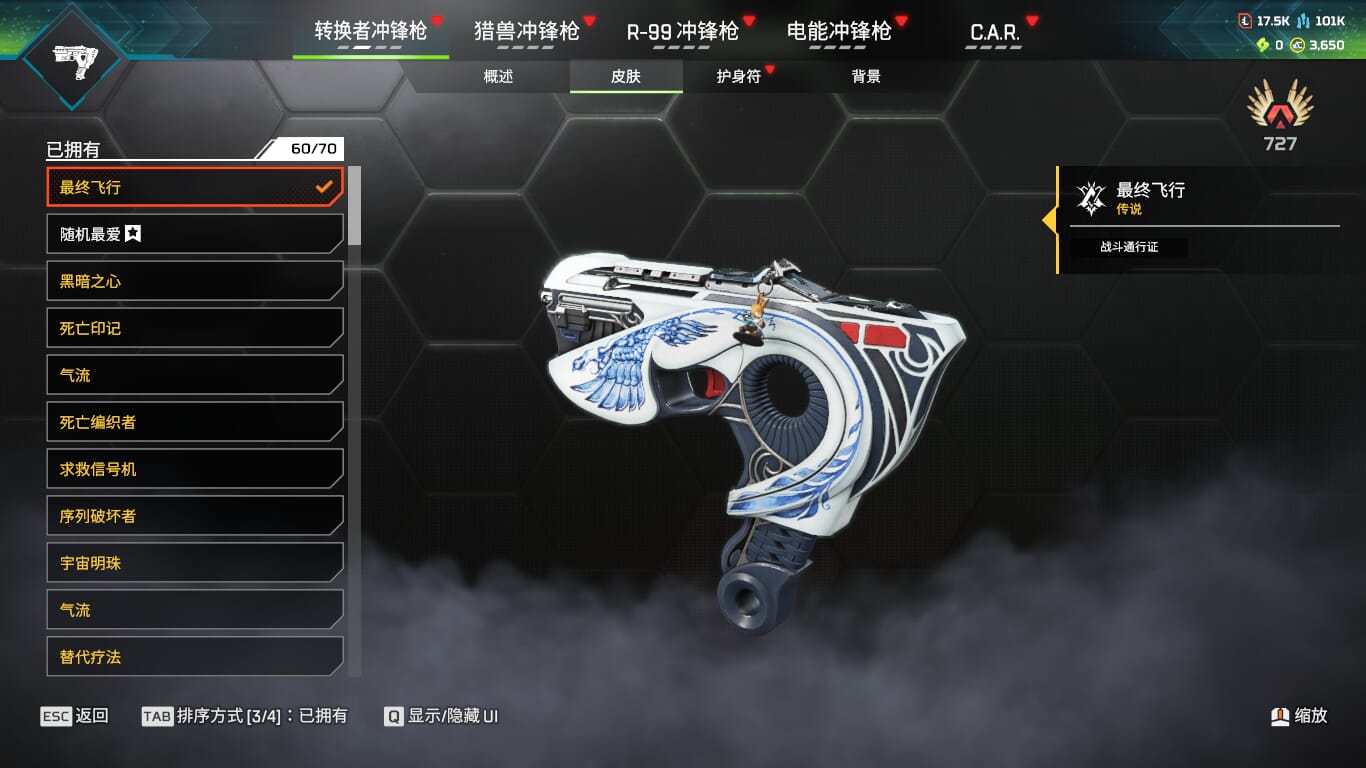Switch to the 猎兽冲锋枪 weapon tab

pos(527,31)
